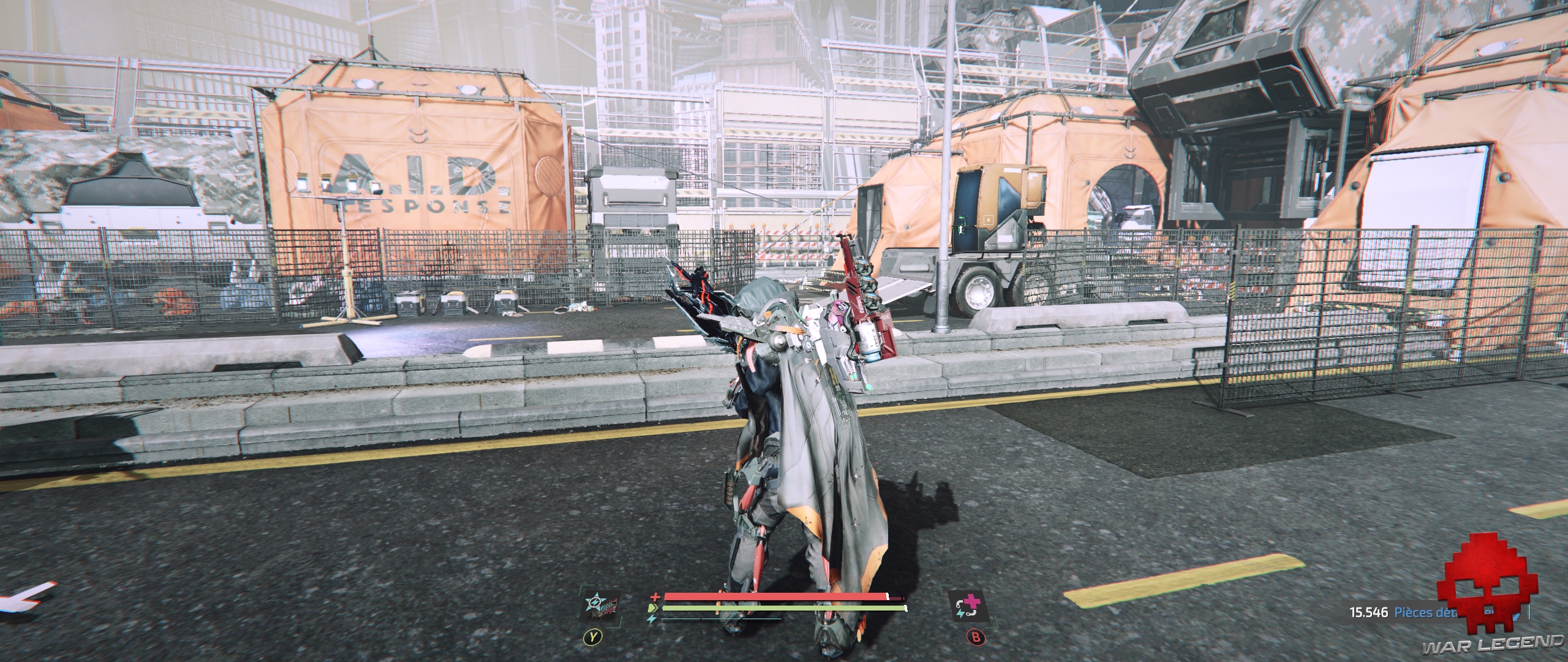Screen dimensions: 1568x662
Task: Click the corner bracket framing the Y item slot
Action: click(x=581, y=587)
